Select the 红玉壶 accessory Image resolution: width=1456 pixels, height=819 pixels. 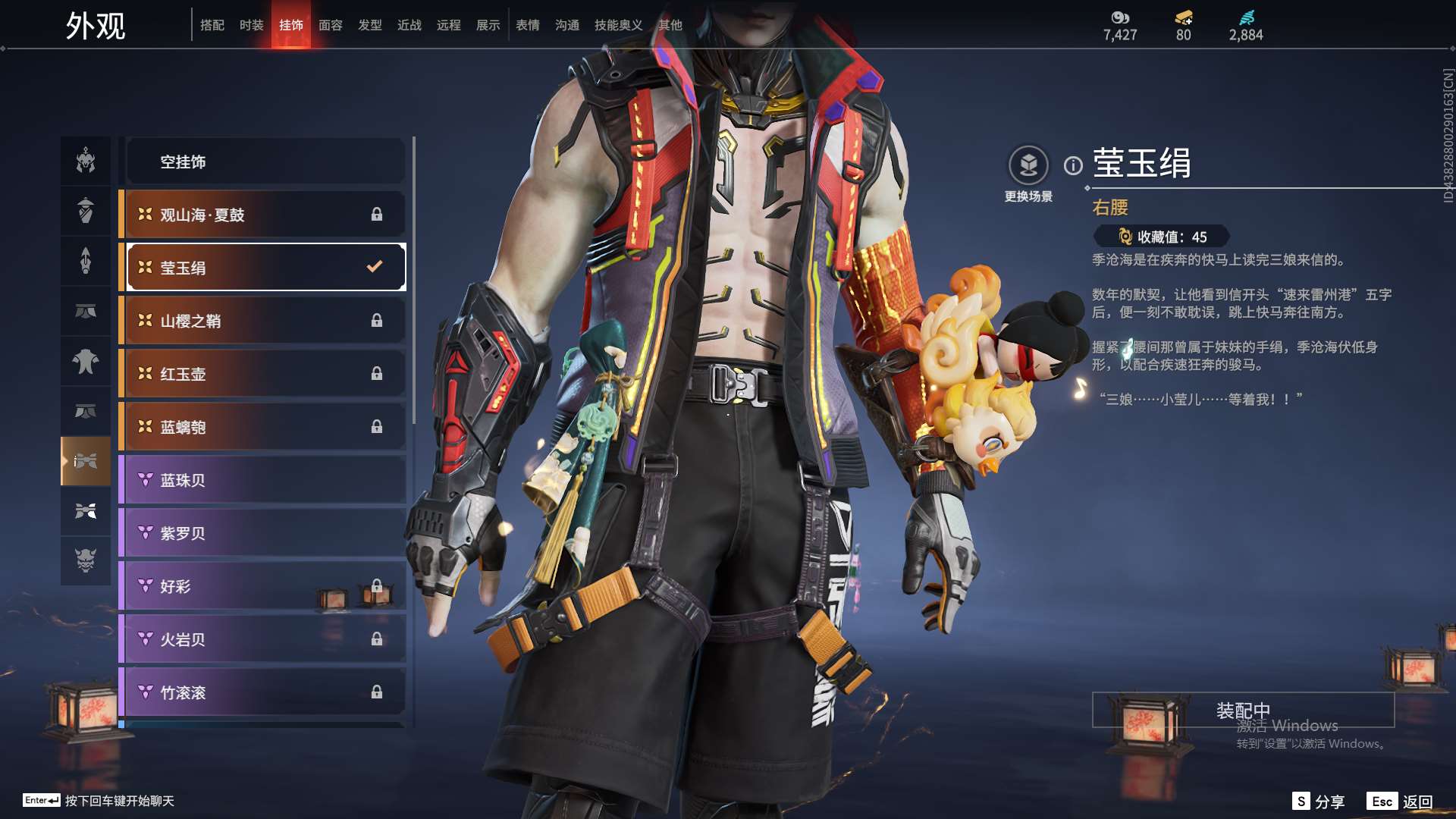coord(265,374)
